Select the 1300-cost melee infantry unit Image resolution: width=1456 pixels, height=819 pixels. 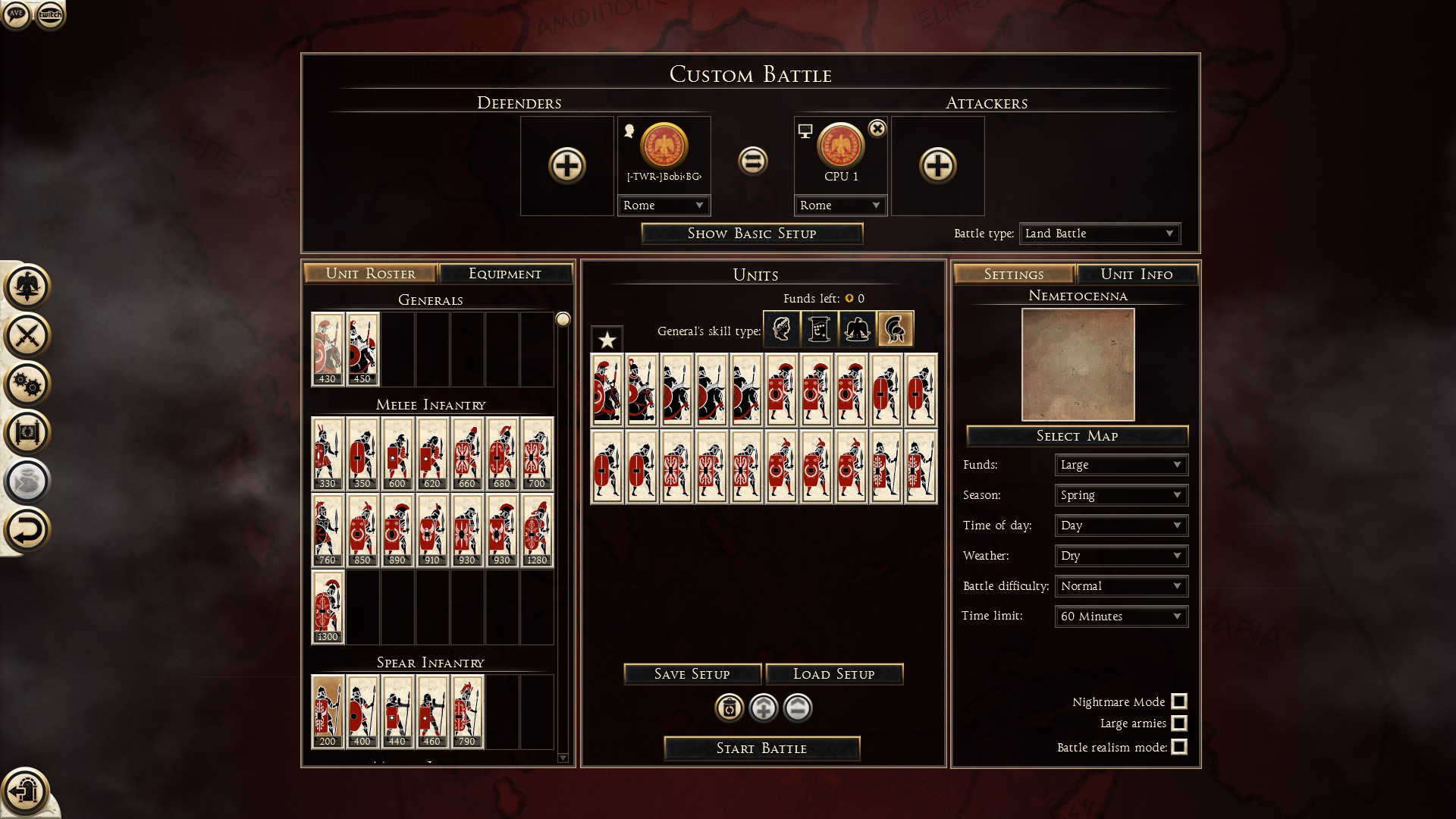pos(328,607)
